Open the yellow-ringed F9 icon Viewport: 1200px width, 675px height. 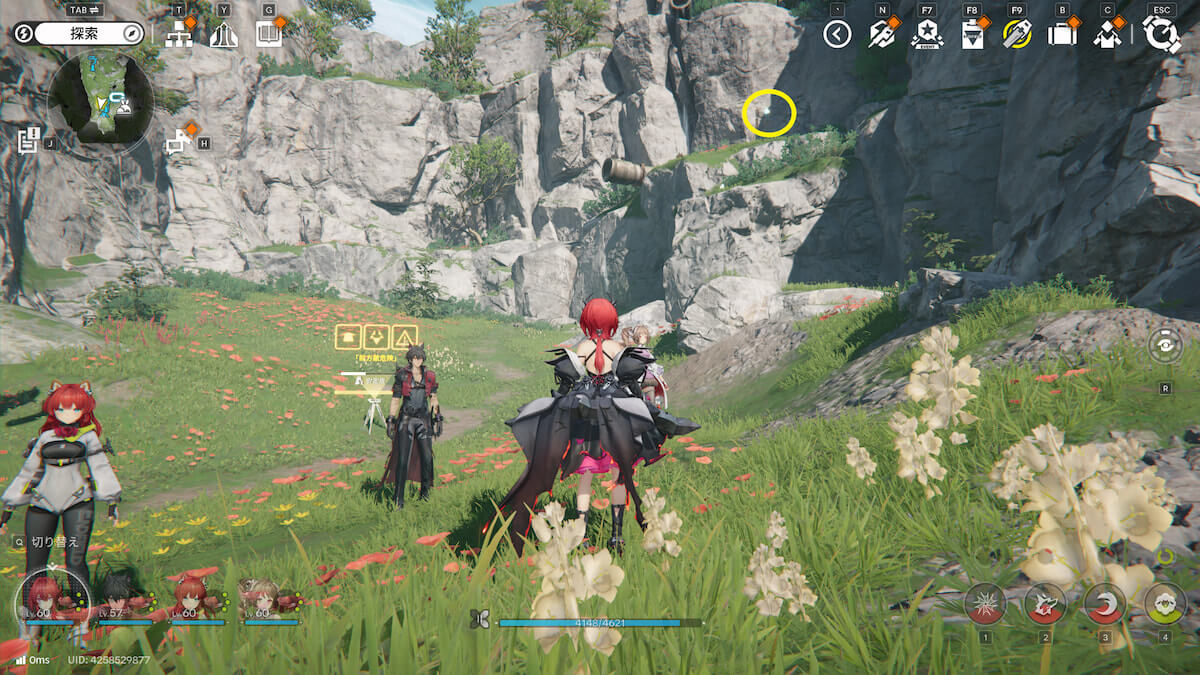coord(1017,35)
